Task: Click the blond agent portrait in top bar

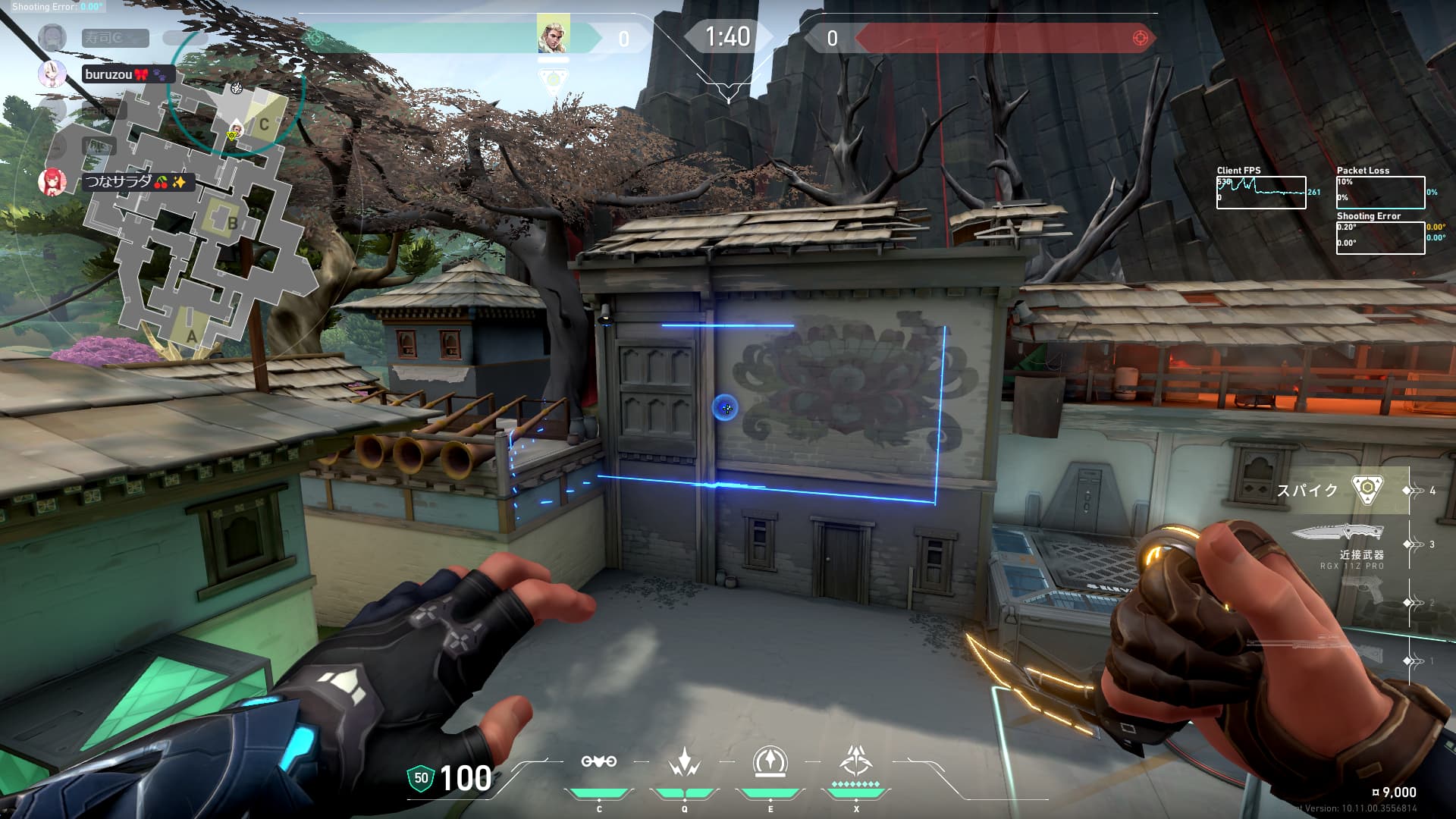Action: pyautogui.click(x=553, y=35)
